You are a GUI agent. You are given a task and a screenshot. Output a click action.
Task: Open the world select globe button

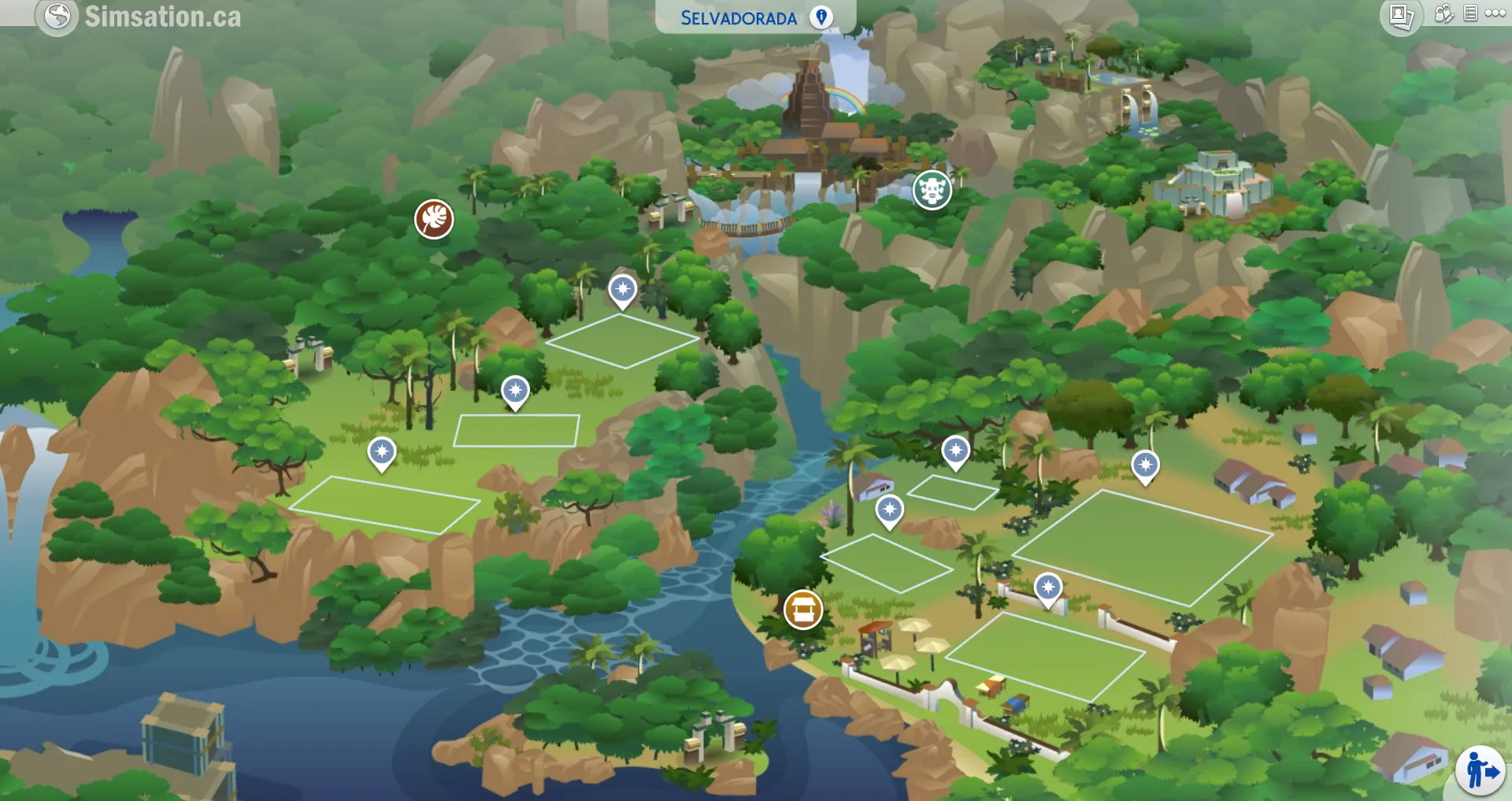pyautogui.click(x=57, y=16)
